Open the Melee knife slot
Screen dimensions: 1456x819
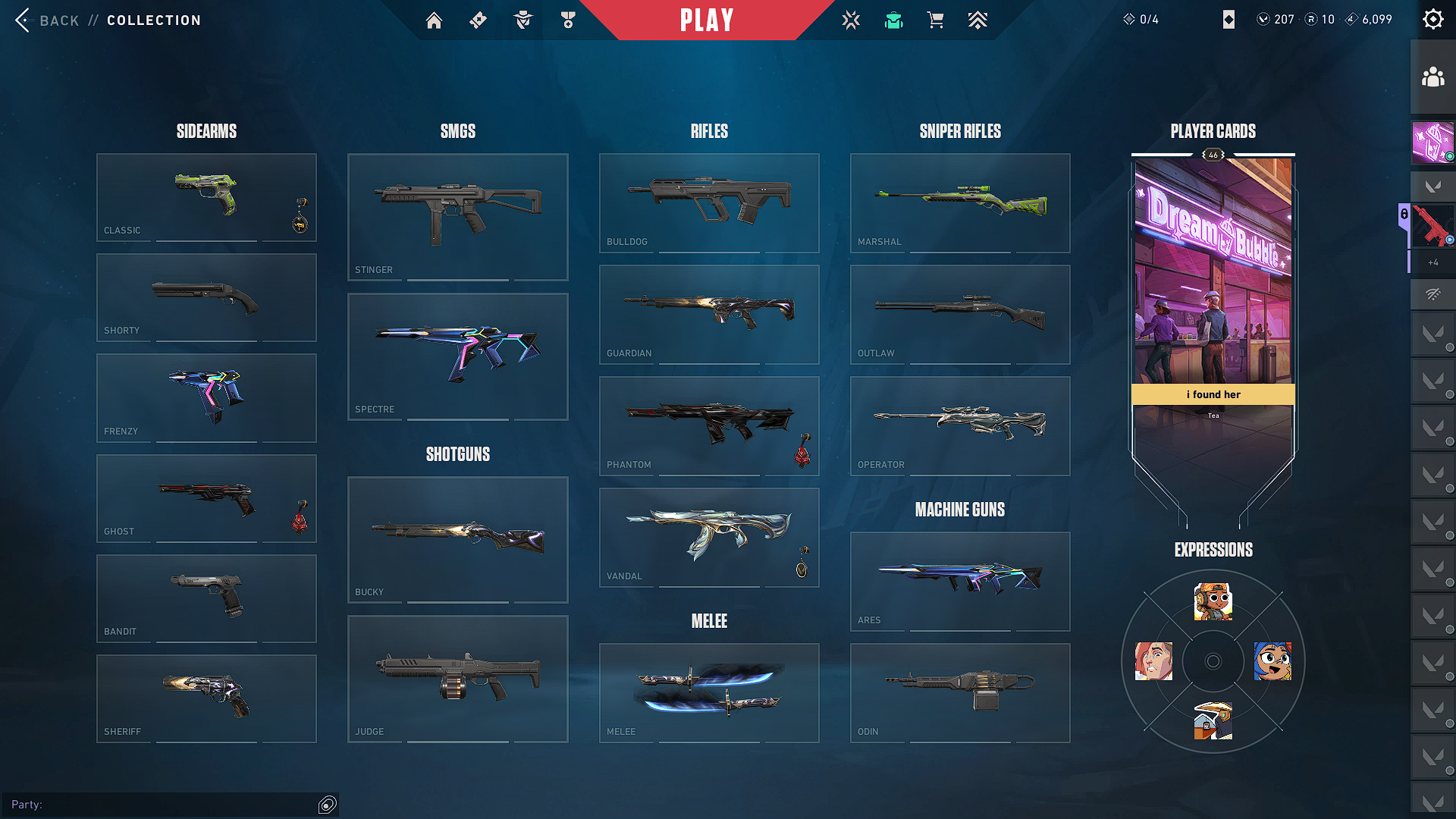[709, 692]
